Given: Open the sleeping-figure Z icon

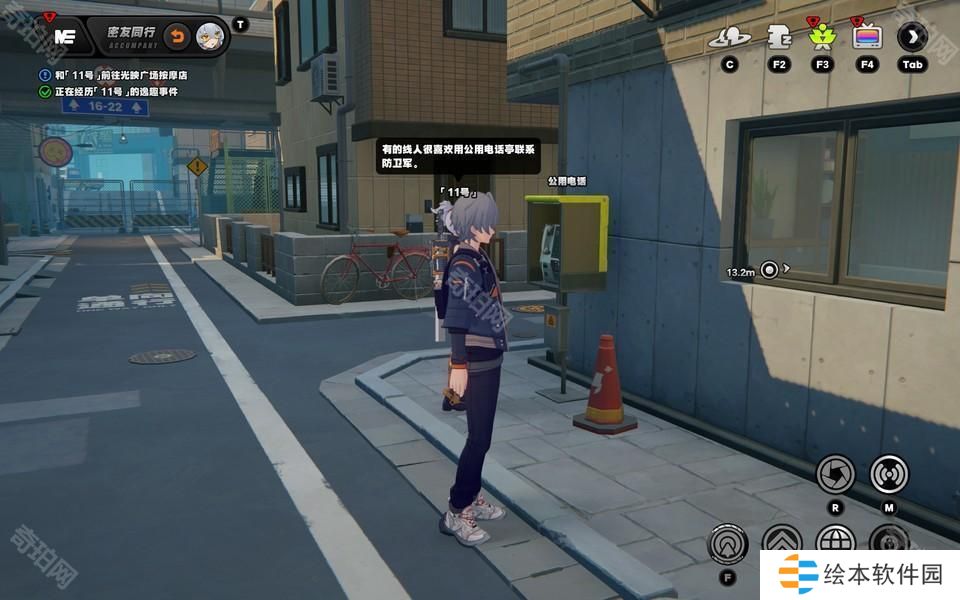Looking at the screenshot, I should (778, 37).
